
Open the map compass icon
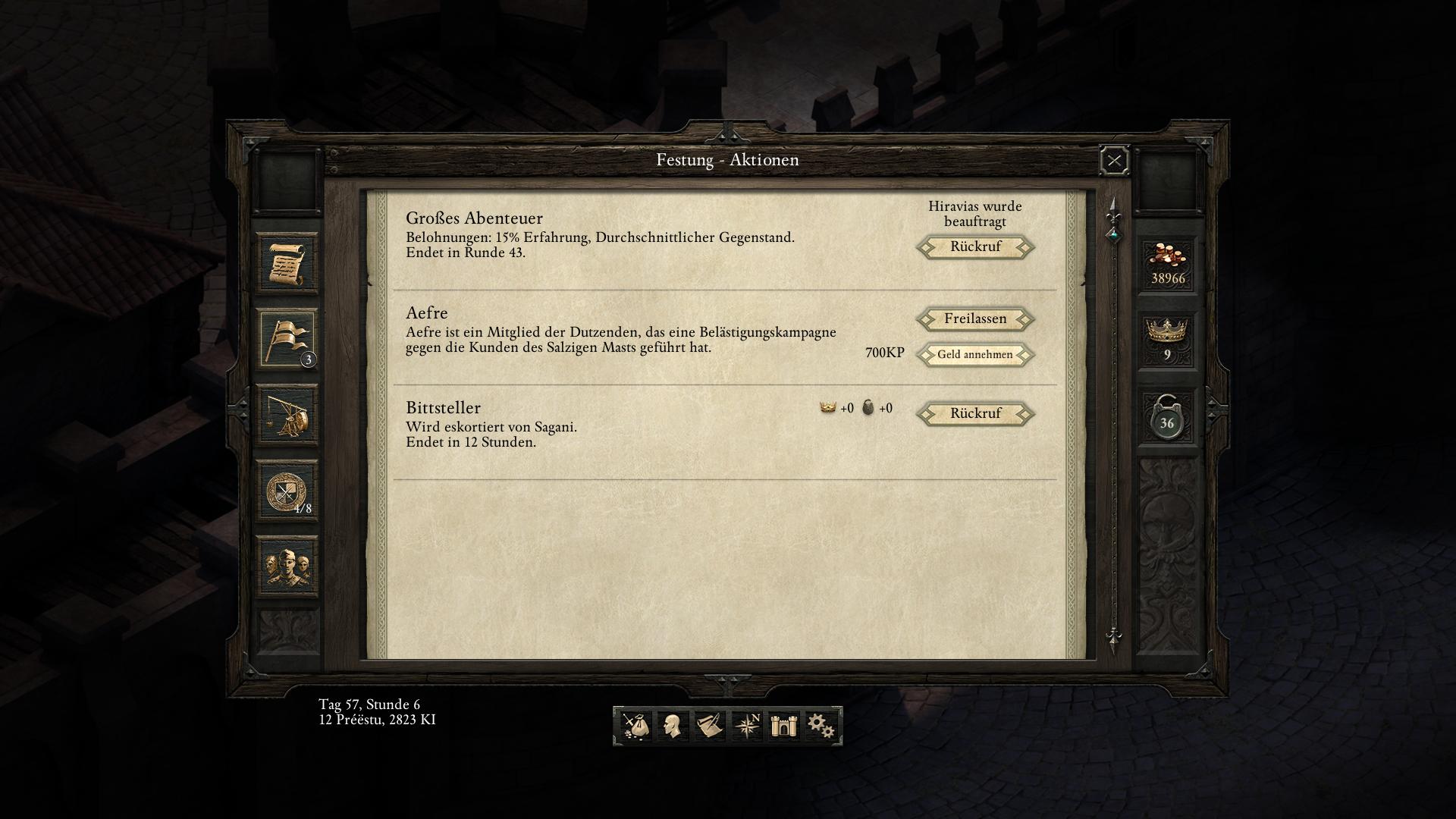747,726
